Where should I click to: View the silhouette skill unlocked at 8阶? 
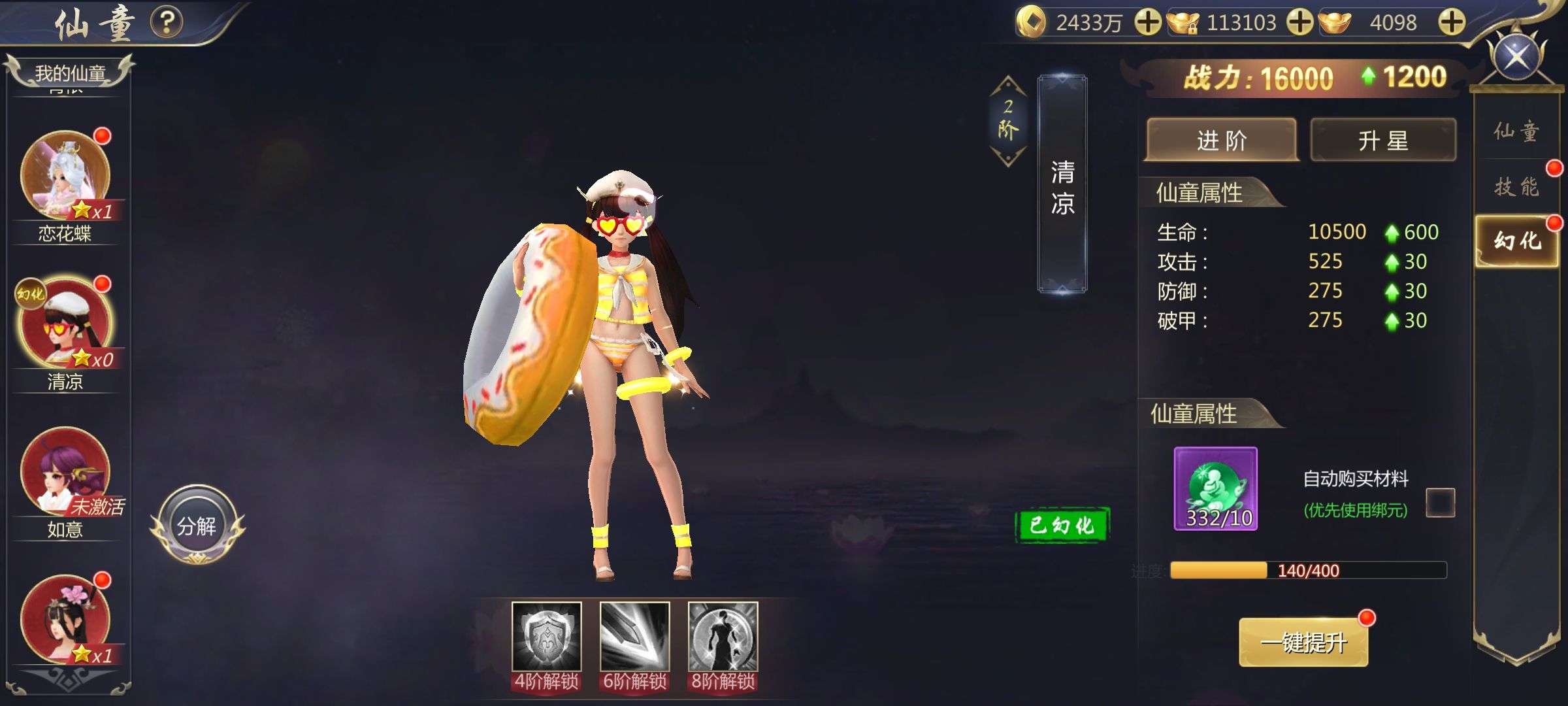723,637
